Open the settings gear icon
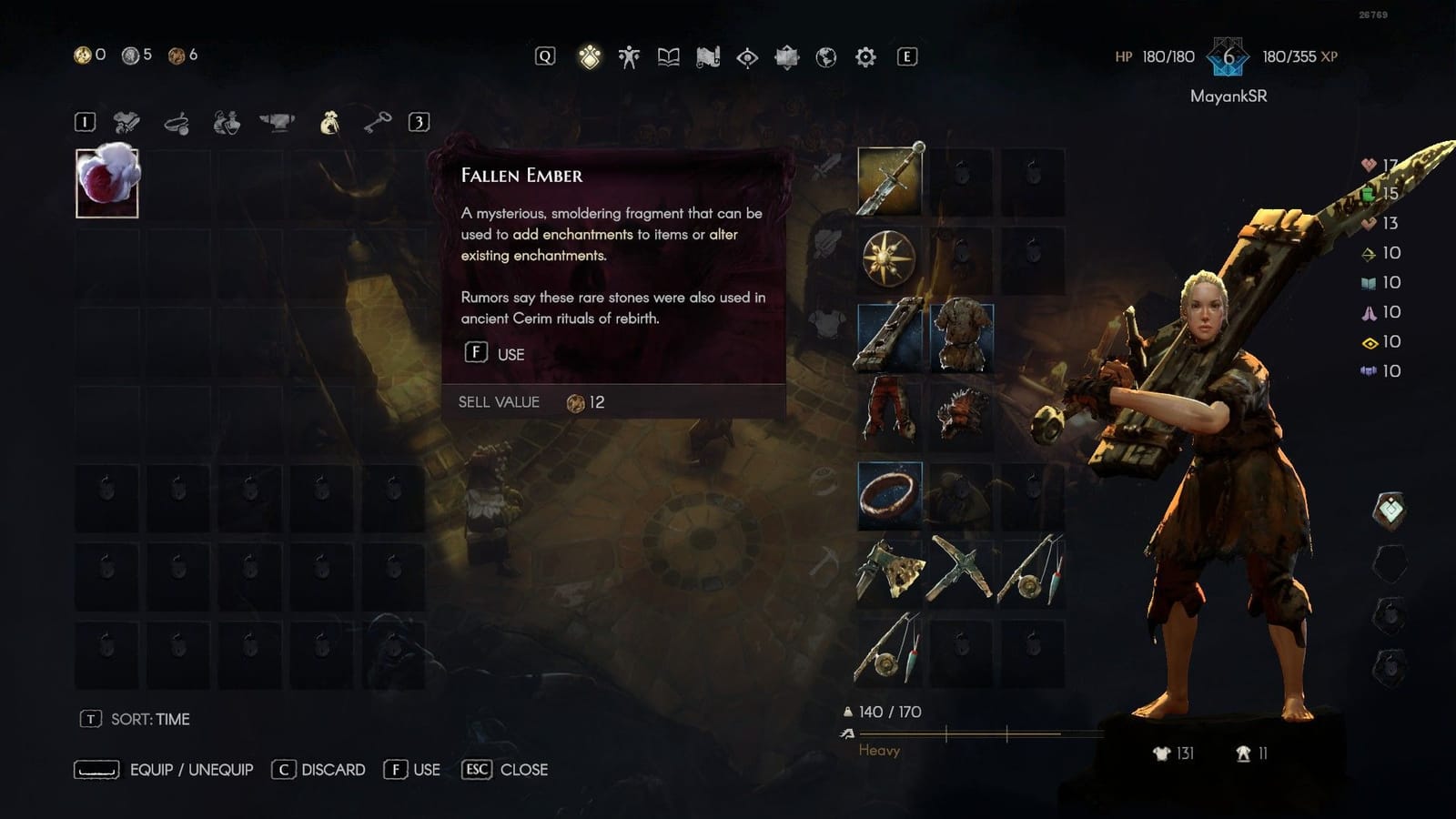This screenshot has height=819, width=1456. tap(865, 56)
